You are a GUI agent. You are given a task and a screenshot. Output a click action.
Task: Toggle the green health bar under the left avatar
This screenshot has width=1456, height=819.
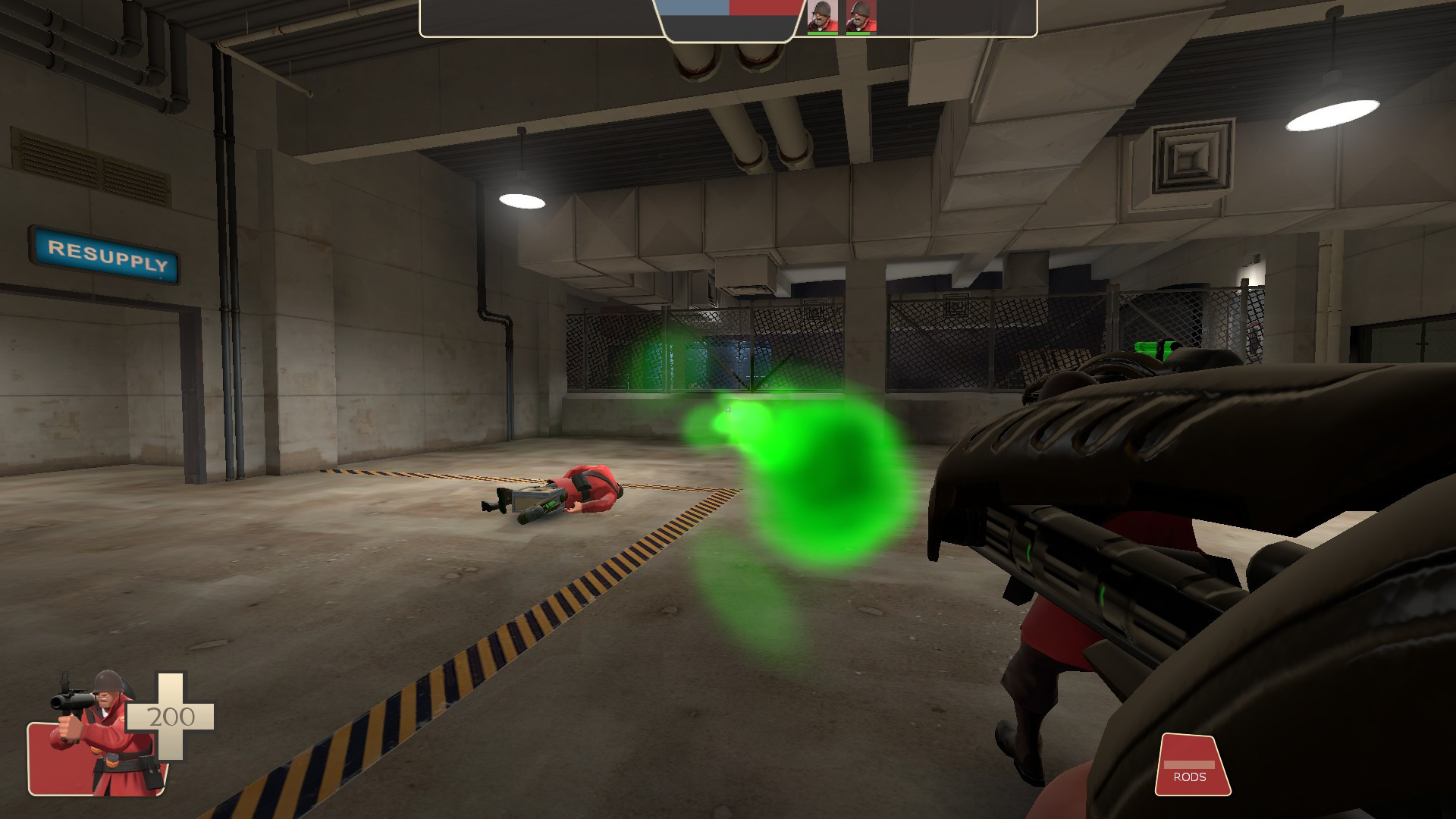pyautogui.click(x=823, y=33)
